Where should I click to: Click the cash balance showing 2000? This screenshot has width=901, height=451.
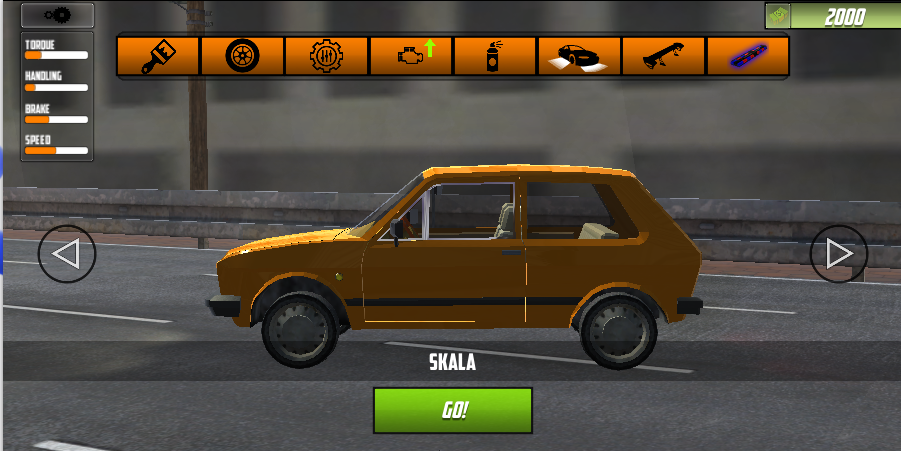coord(832,16)
